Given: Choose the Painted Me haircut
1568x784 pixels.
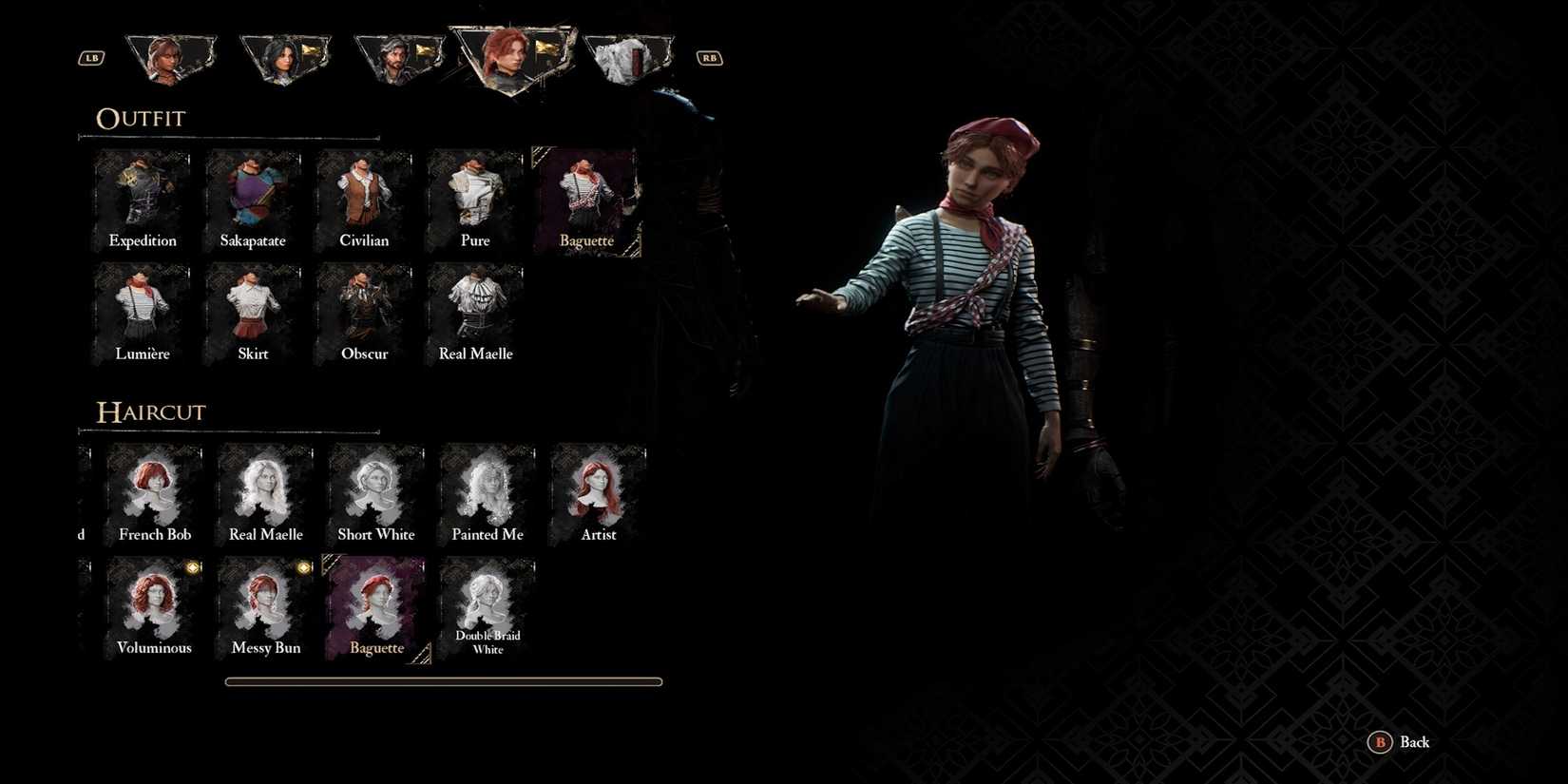Looking at the screenshot, I should [487, 488].
